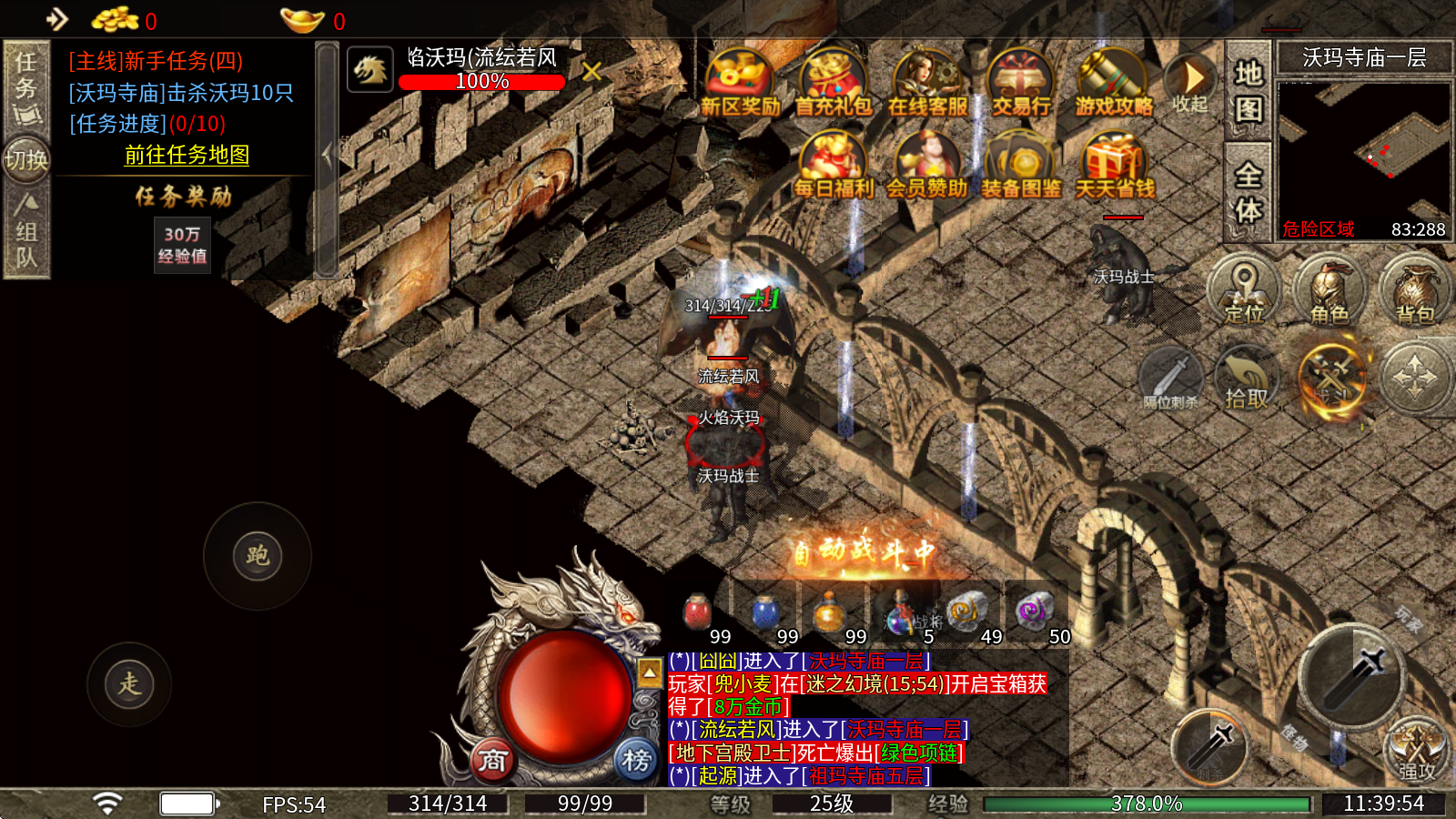Screen dimensions: 1456x819
Task: Open 装备图鉴 equipment codex
Action: [1020, 166]
